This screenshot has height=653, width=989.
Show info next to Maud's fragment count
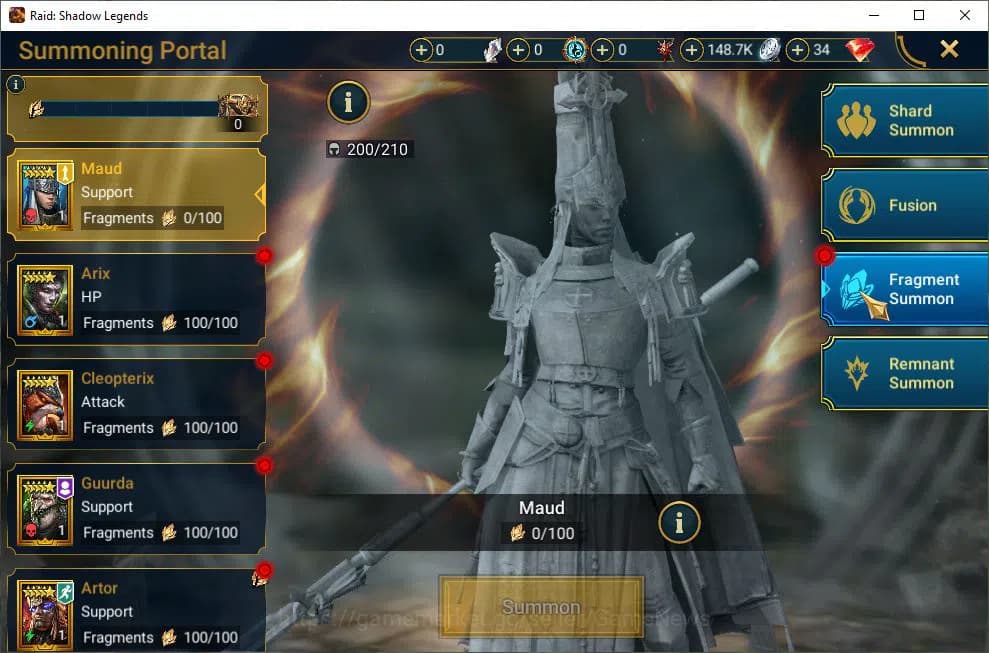[x=679, y=521]
